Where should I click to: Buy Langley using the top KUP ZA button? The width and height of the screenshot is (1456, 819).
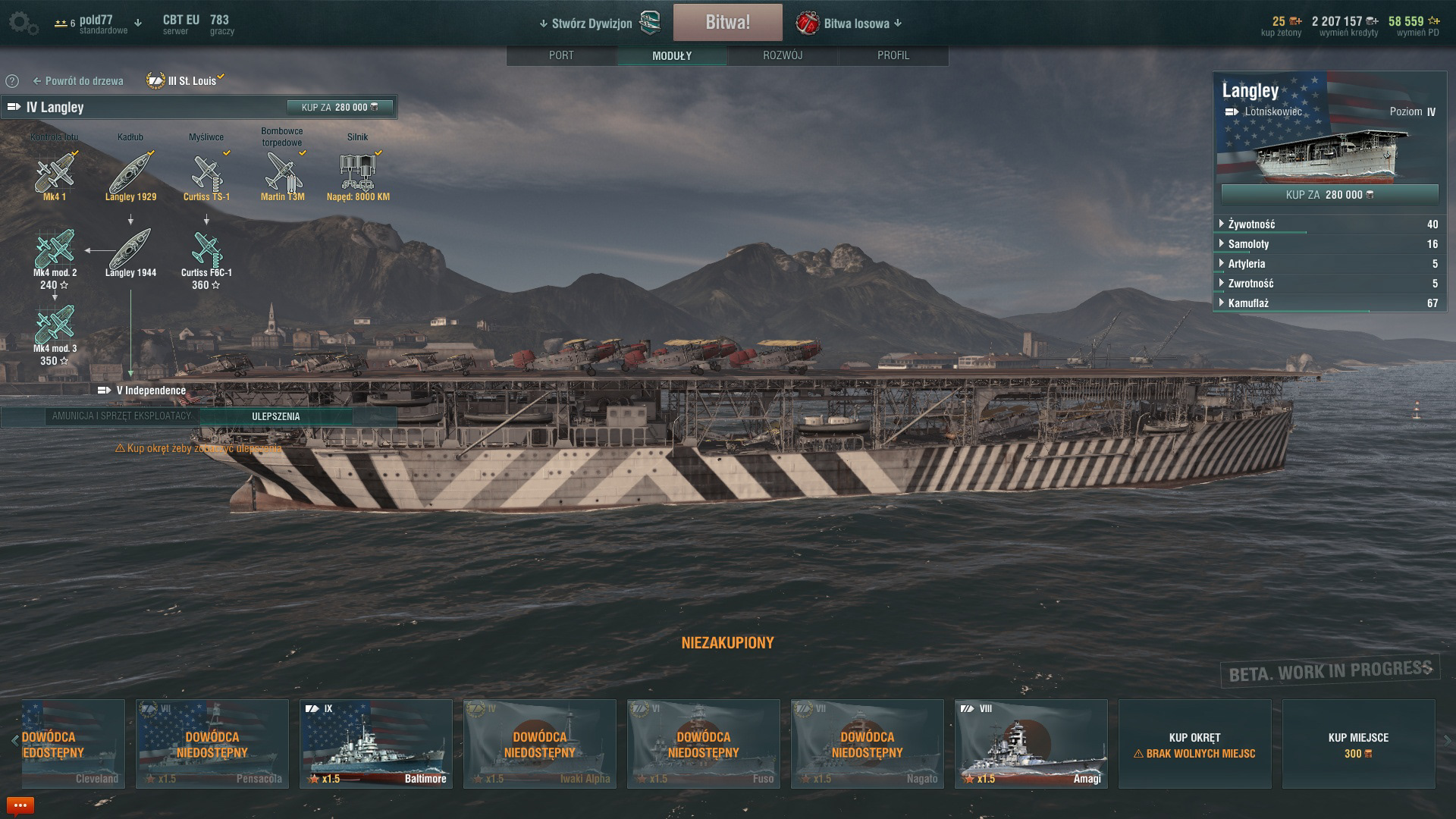(340, 108)
